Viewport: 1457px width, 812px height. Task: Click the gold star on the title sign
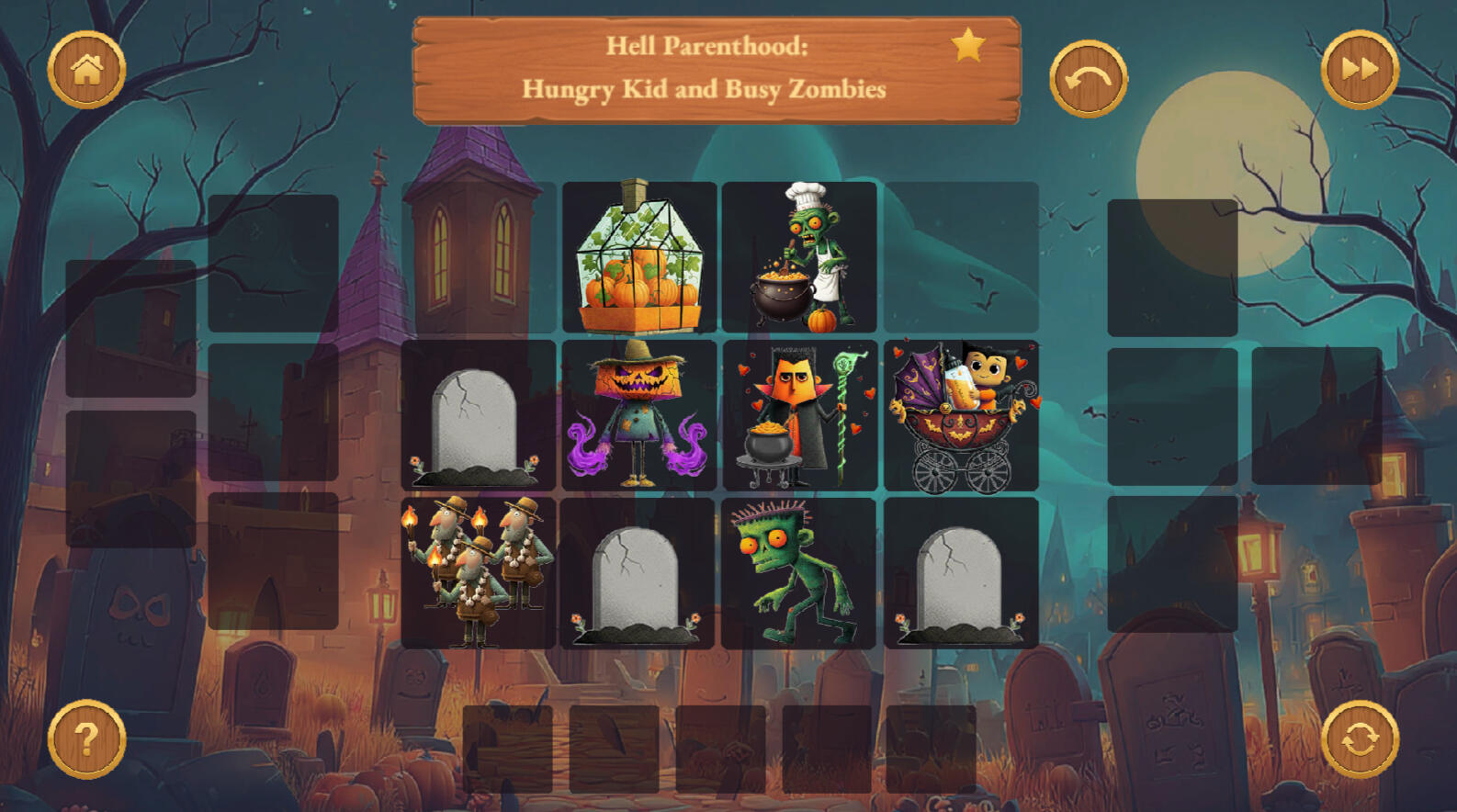pos(967,45)
